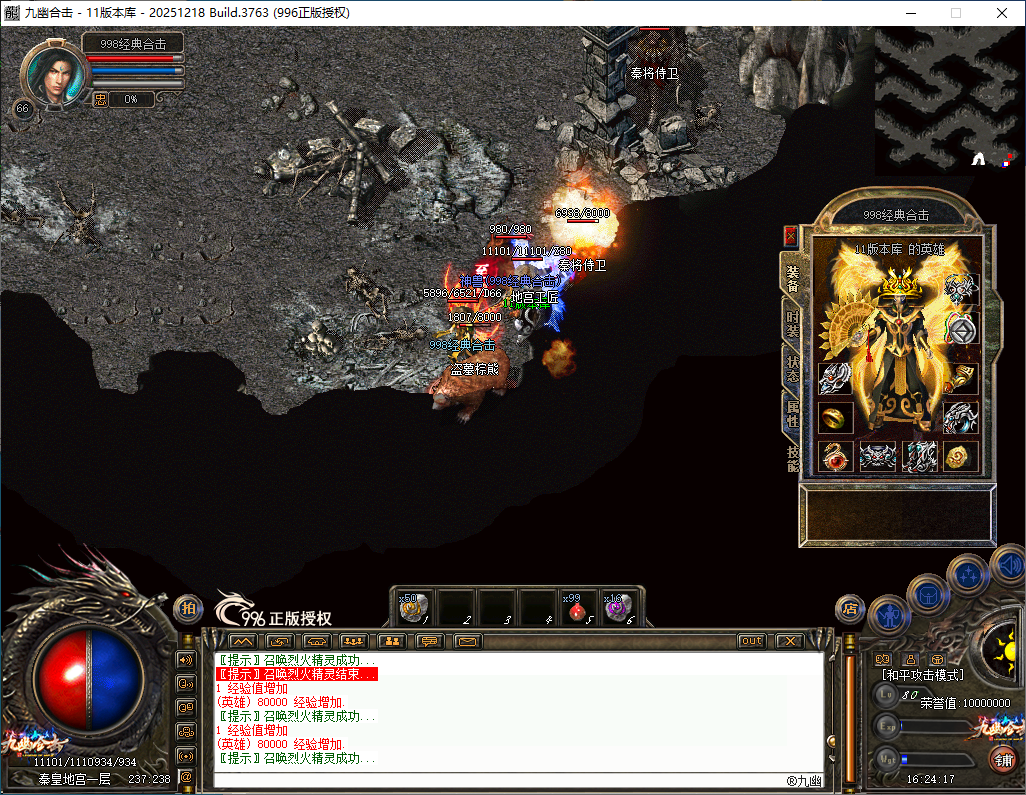Close the hero equipment panel
Screen dimensions: 1026x795
click(x=791, y=236)
